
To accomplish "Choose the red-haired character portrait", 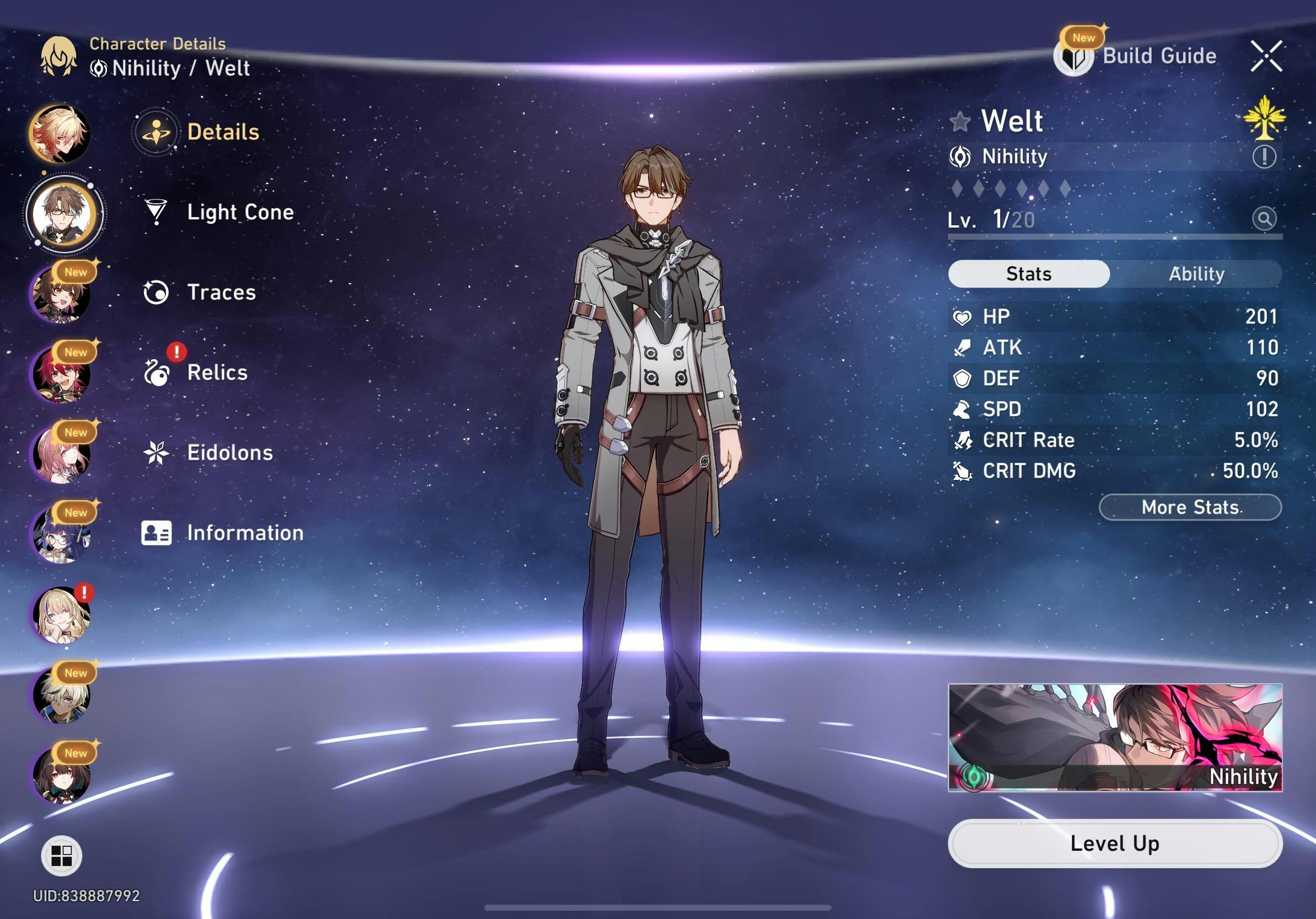I will tap(61, 374).
